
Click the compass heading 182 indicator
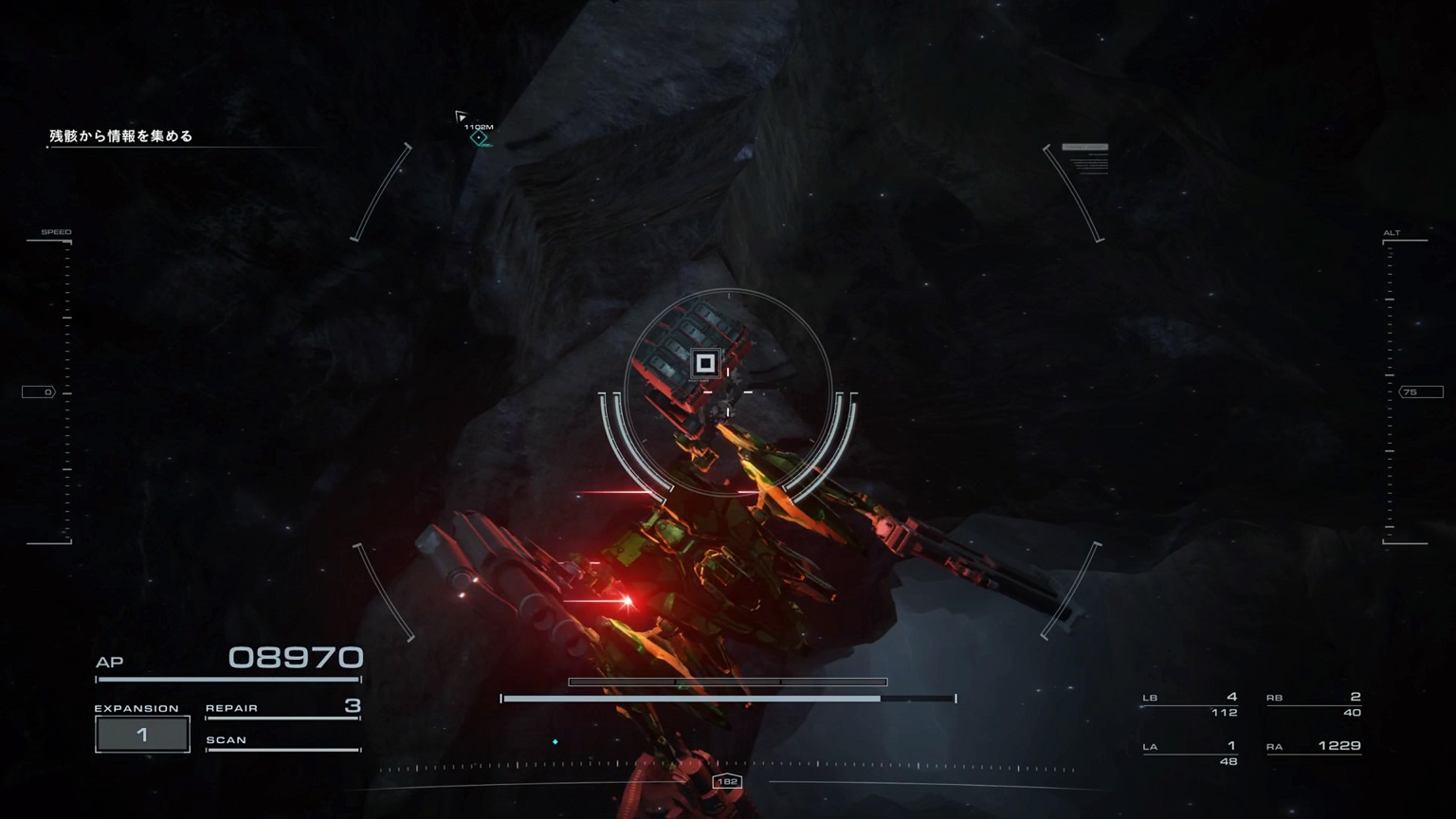727,781
